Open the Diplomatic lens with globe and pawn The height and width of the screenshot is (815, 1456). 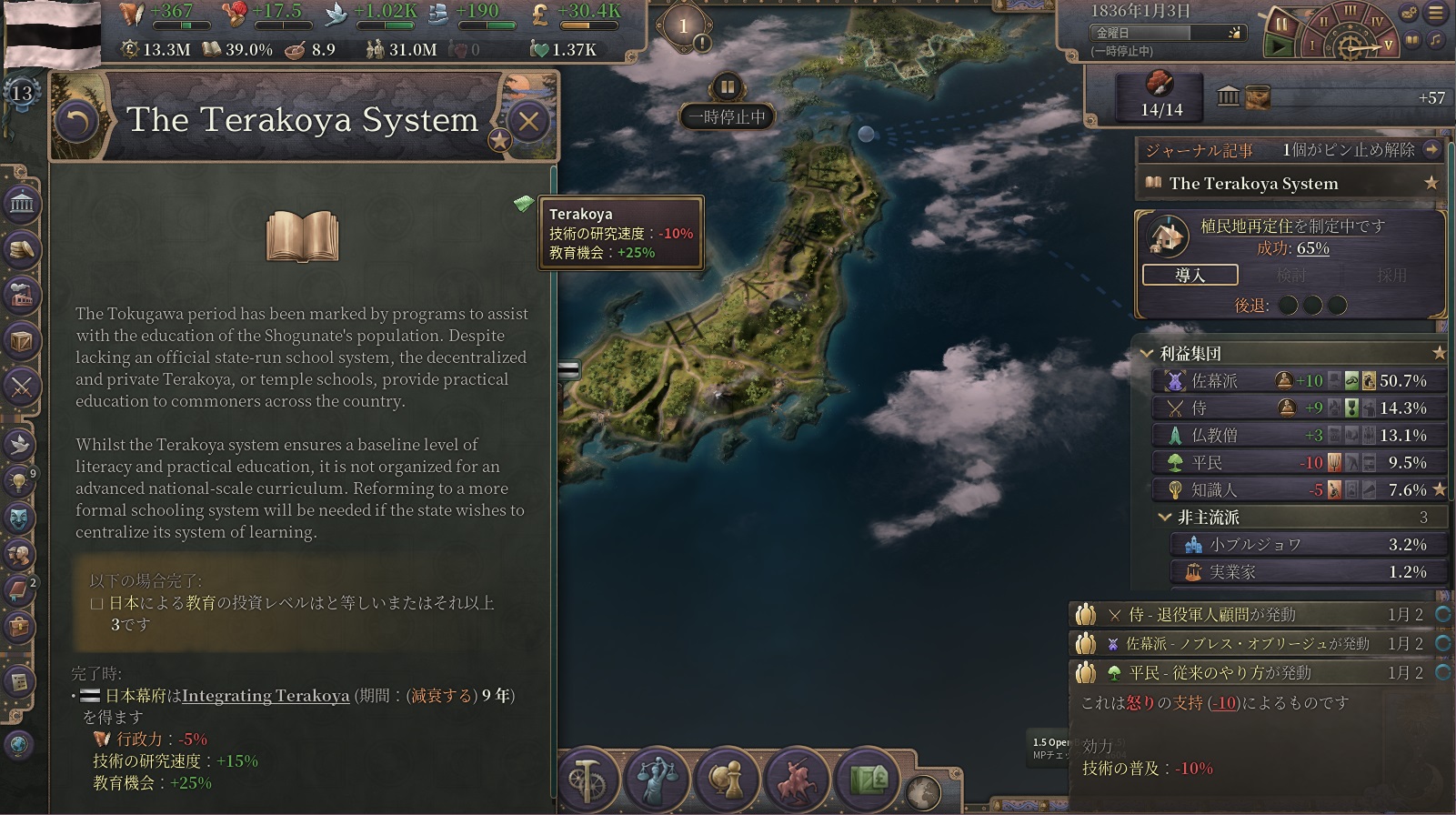pos(725,780)
